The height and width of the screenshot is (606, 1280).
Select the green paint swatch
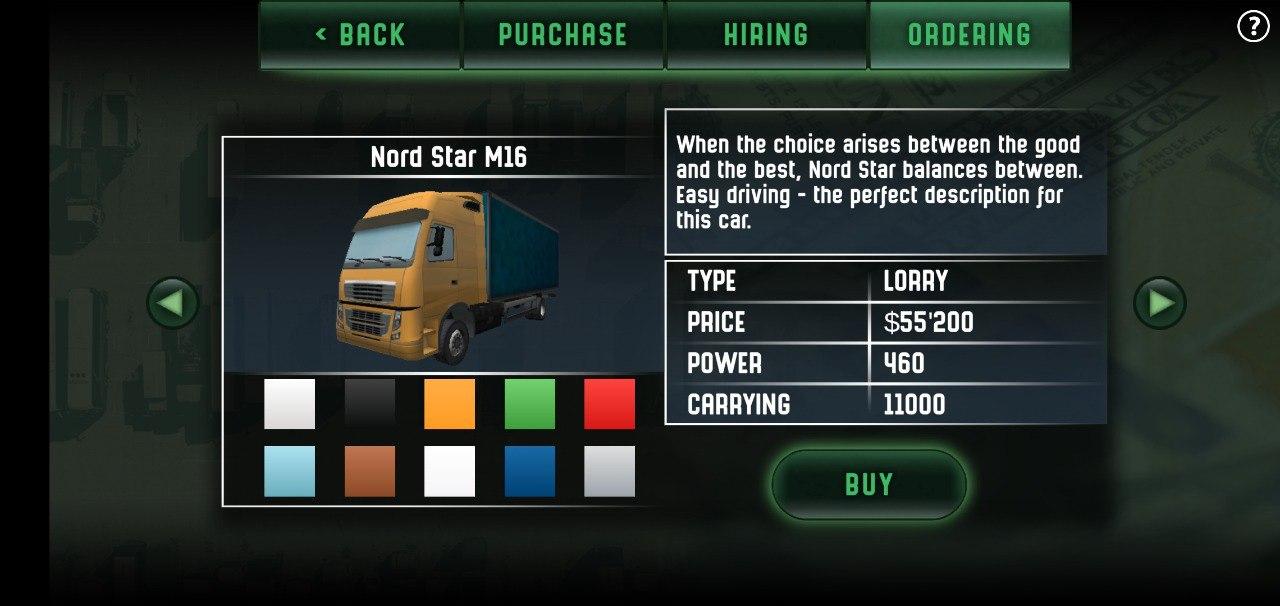tap(530, 404)
